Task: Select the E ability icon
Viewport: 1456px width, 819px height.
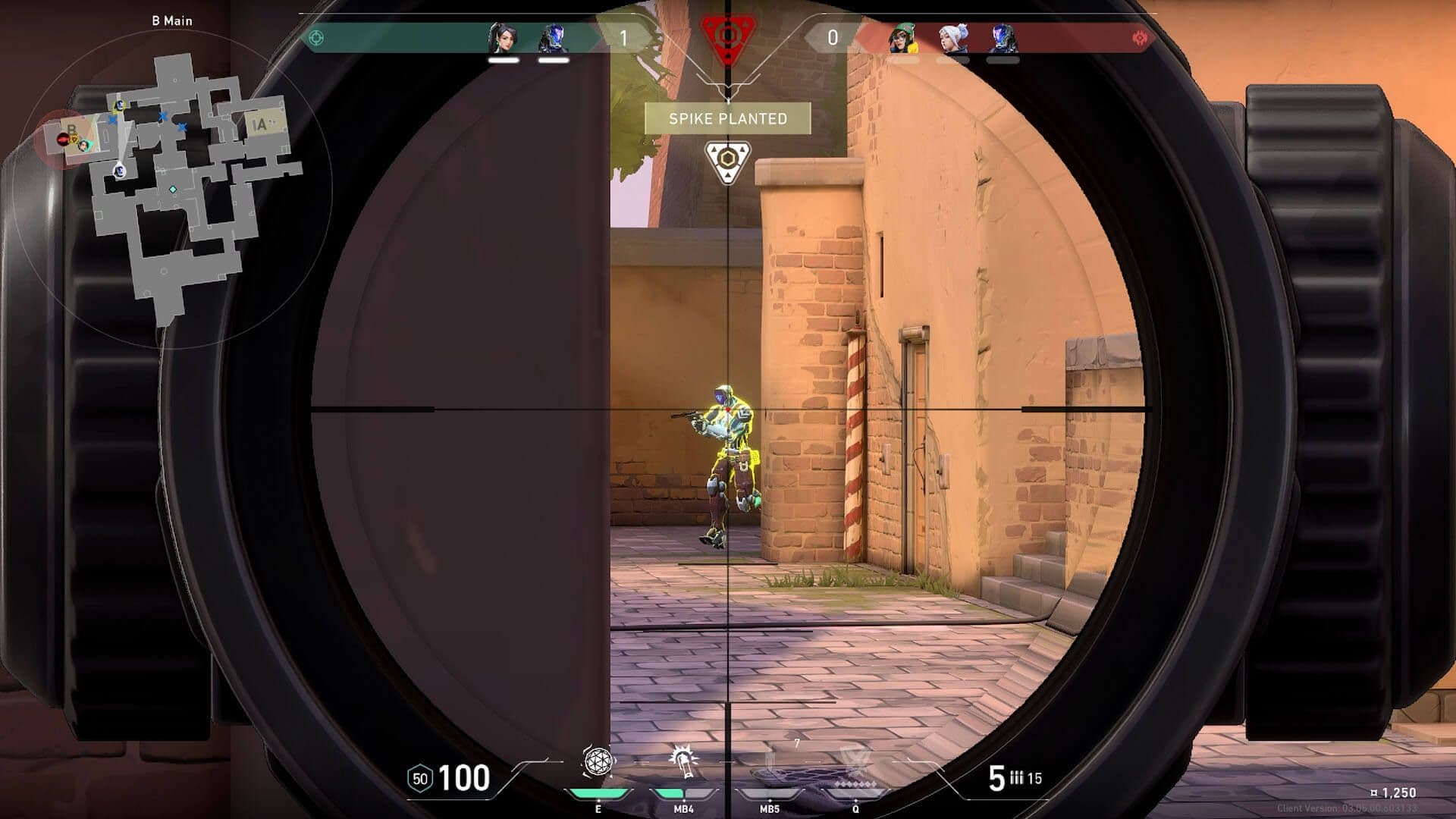Action: 597,761
